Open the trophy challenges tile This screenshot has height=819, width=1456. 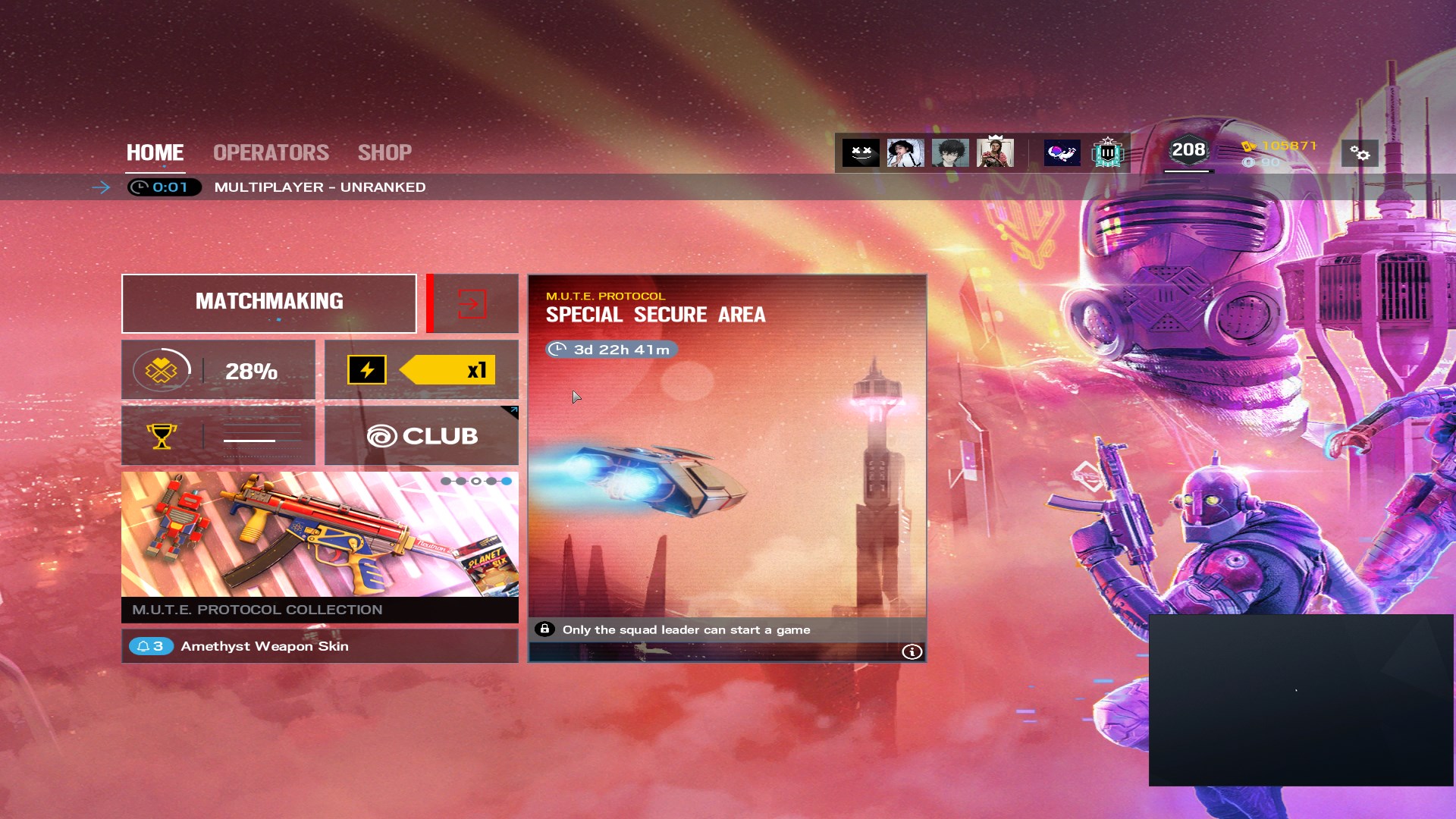(218, 435)
